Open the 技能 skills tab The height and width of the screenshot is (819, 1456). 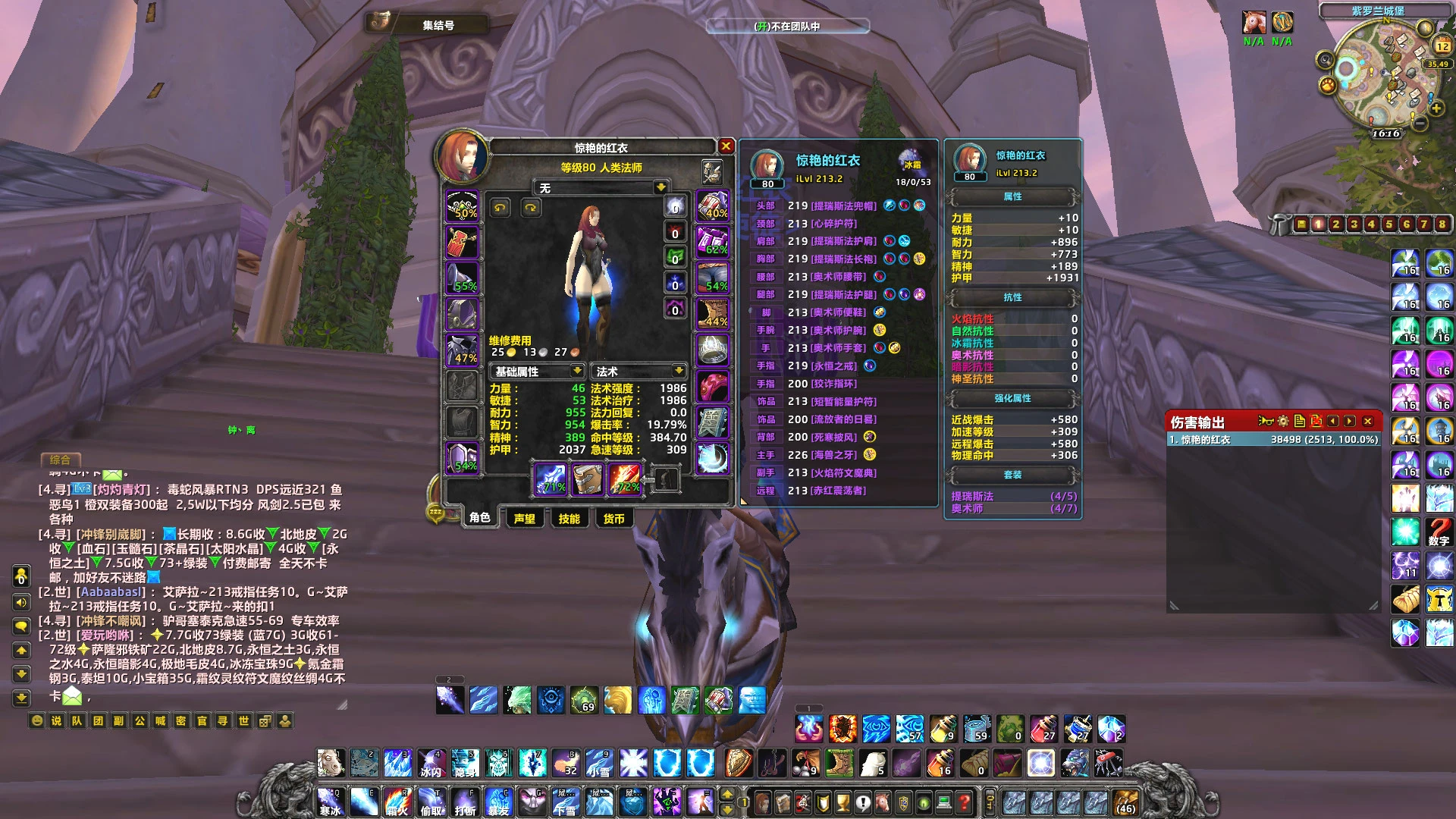pyautogui.click(x=569, y=519)
